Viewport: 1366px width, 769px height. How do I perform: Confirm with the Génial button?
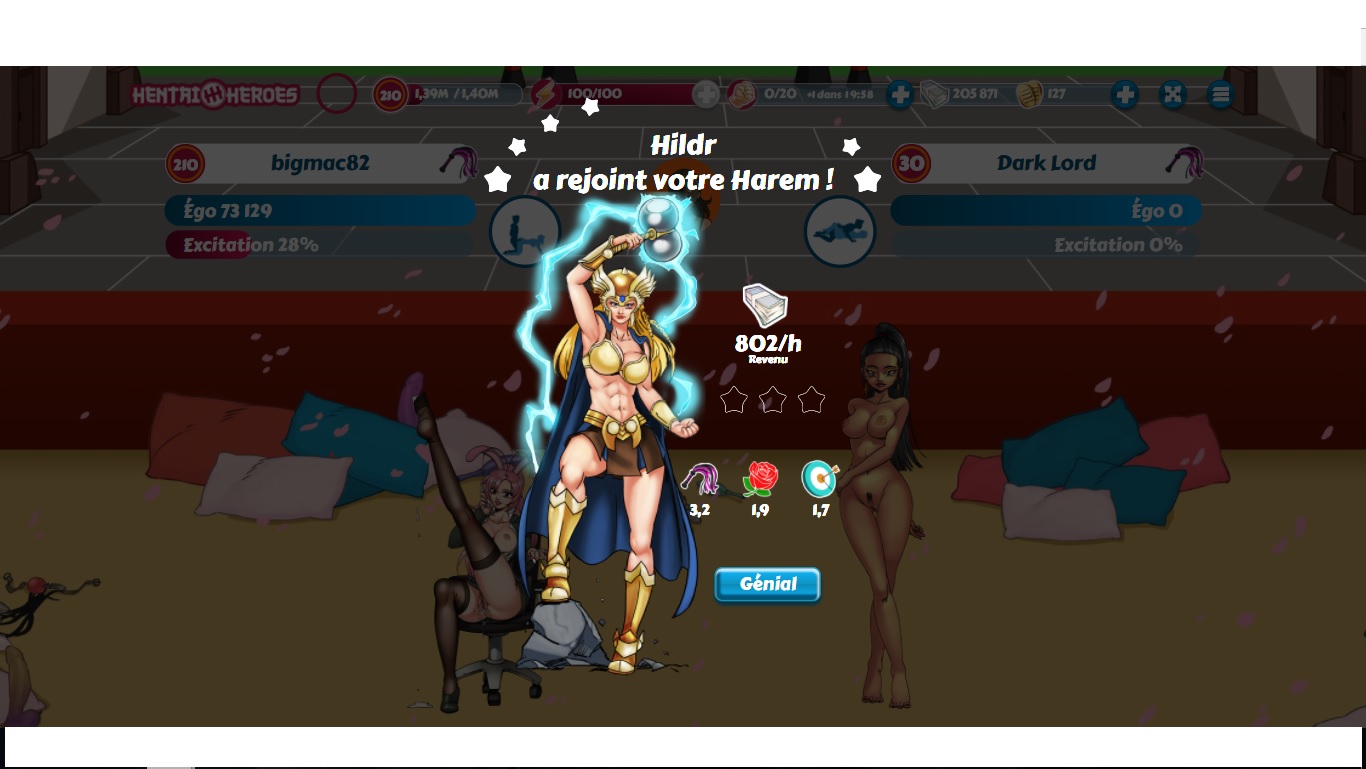767,585
